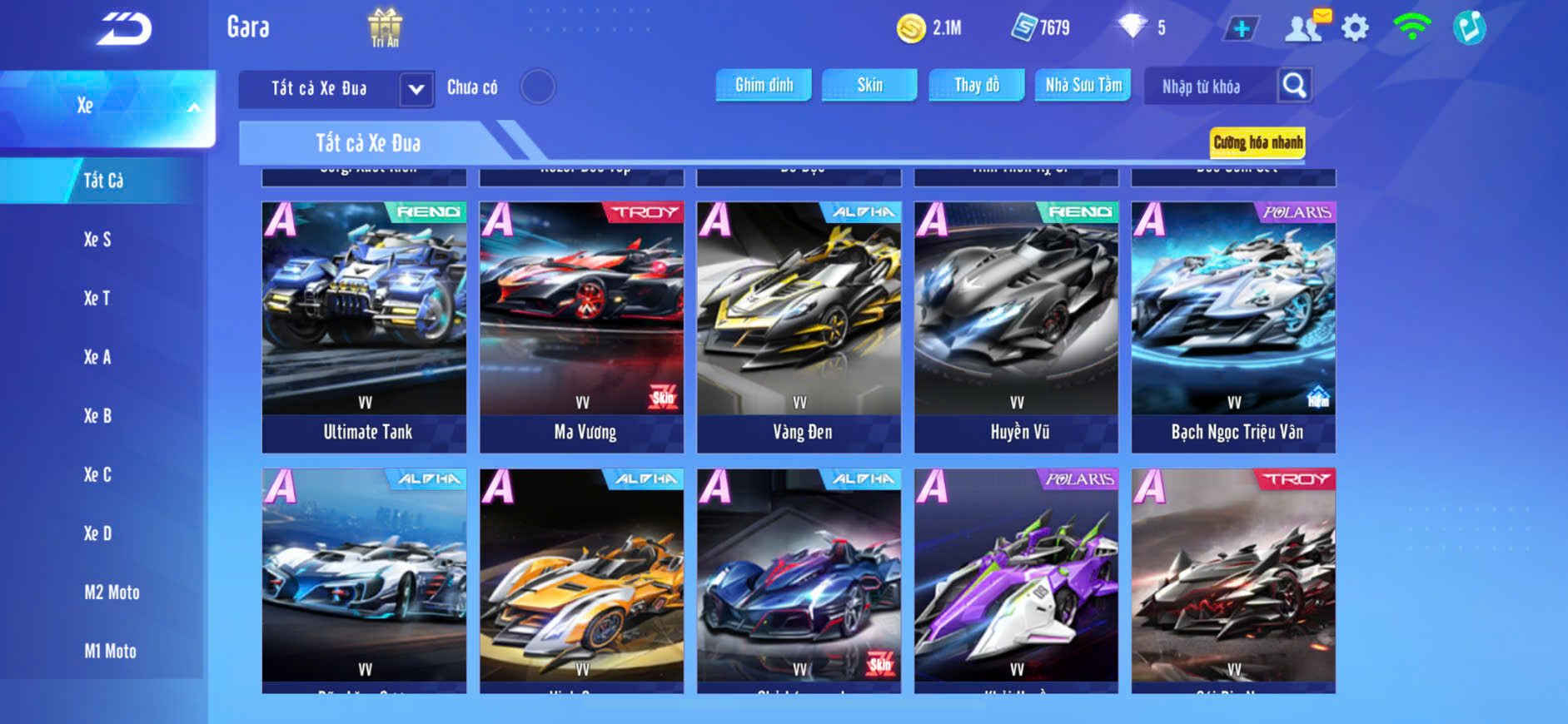
Task: Click the blue plus top-up button
Action: click(x=1241, y=29)
